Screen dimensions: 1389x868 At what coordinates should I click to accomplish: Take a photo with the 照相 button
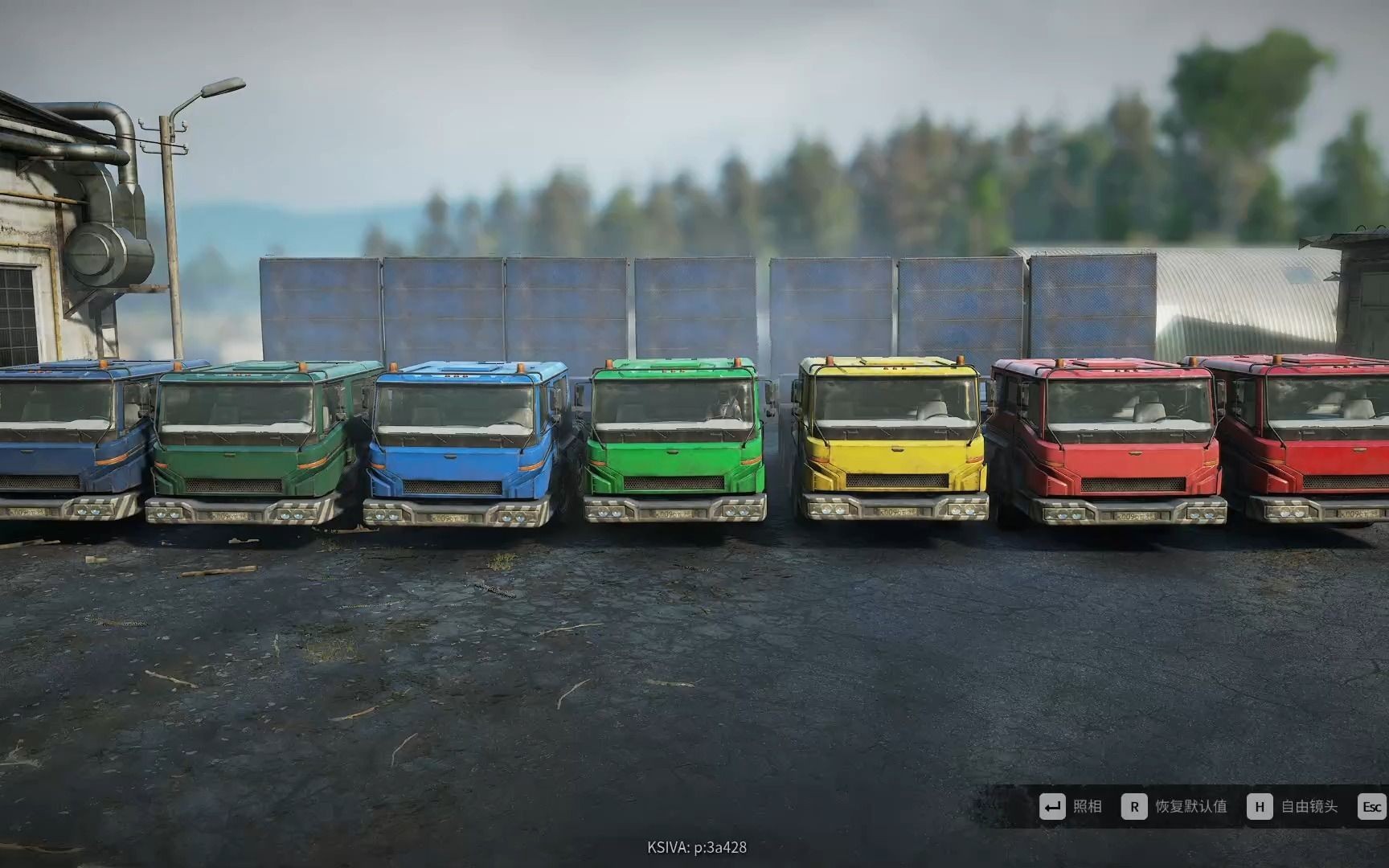coord(1070,807)
